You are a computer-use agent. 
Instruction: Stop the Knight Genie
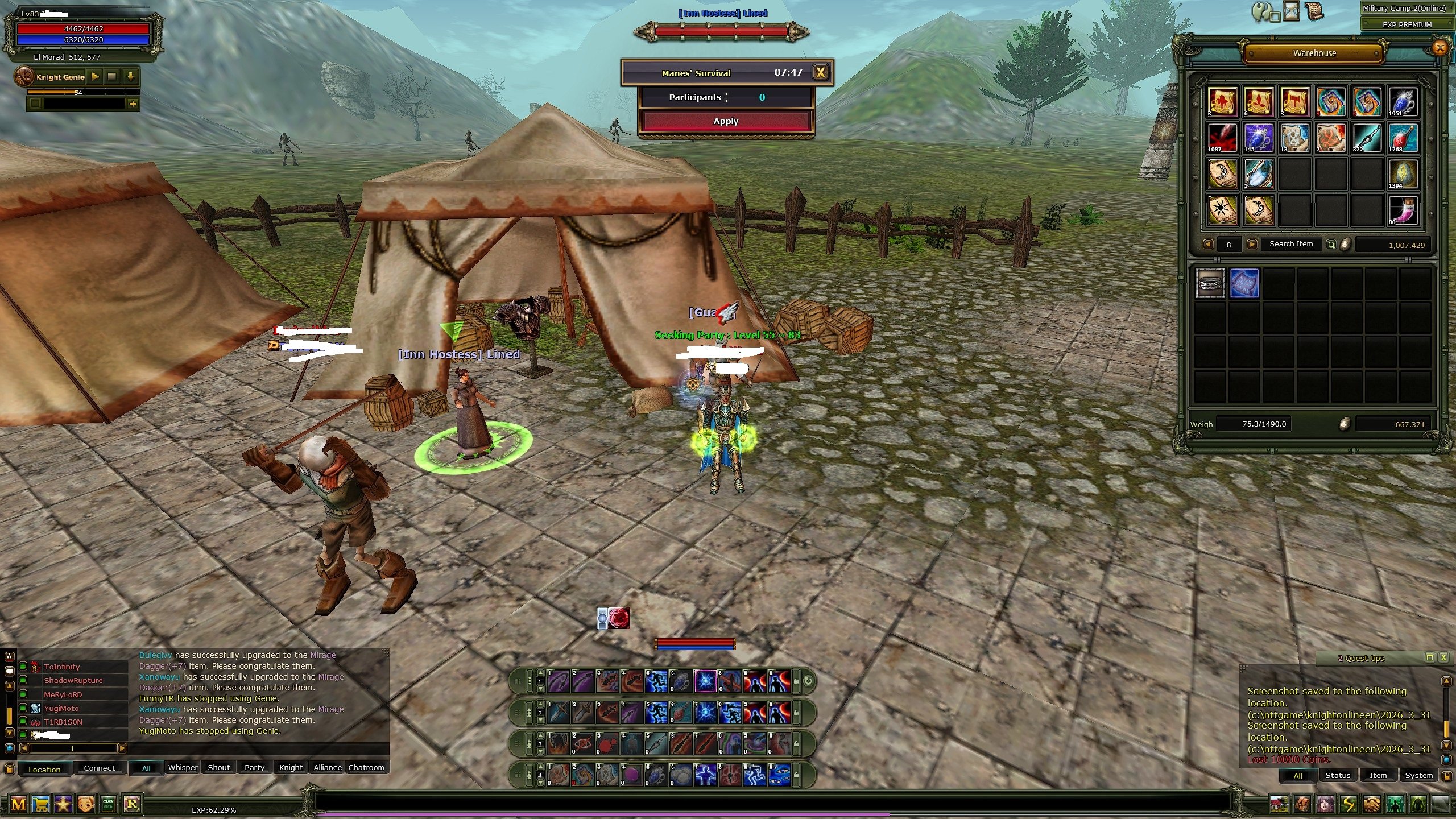tap(112, 76)
